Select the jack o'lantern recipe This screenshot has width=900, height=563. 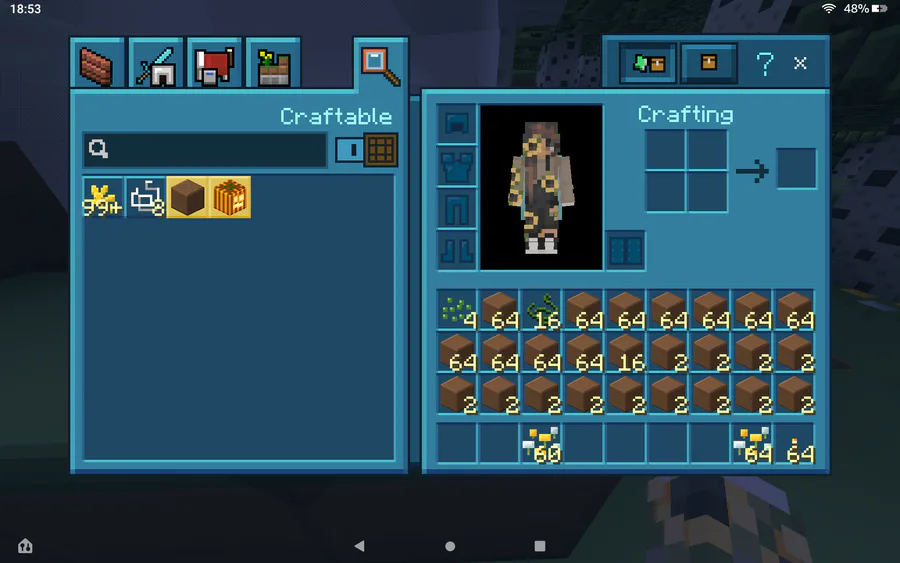(230, 198)
